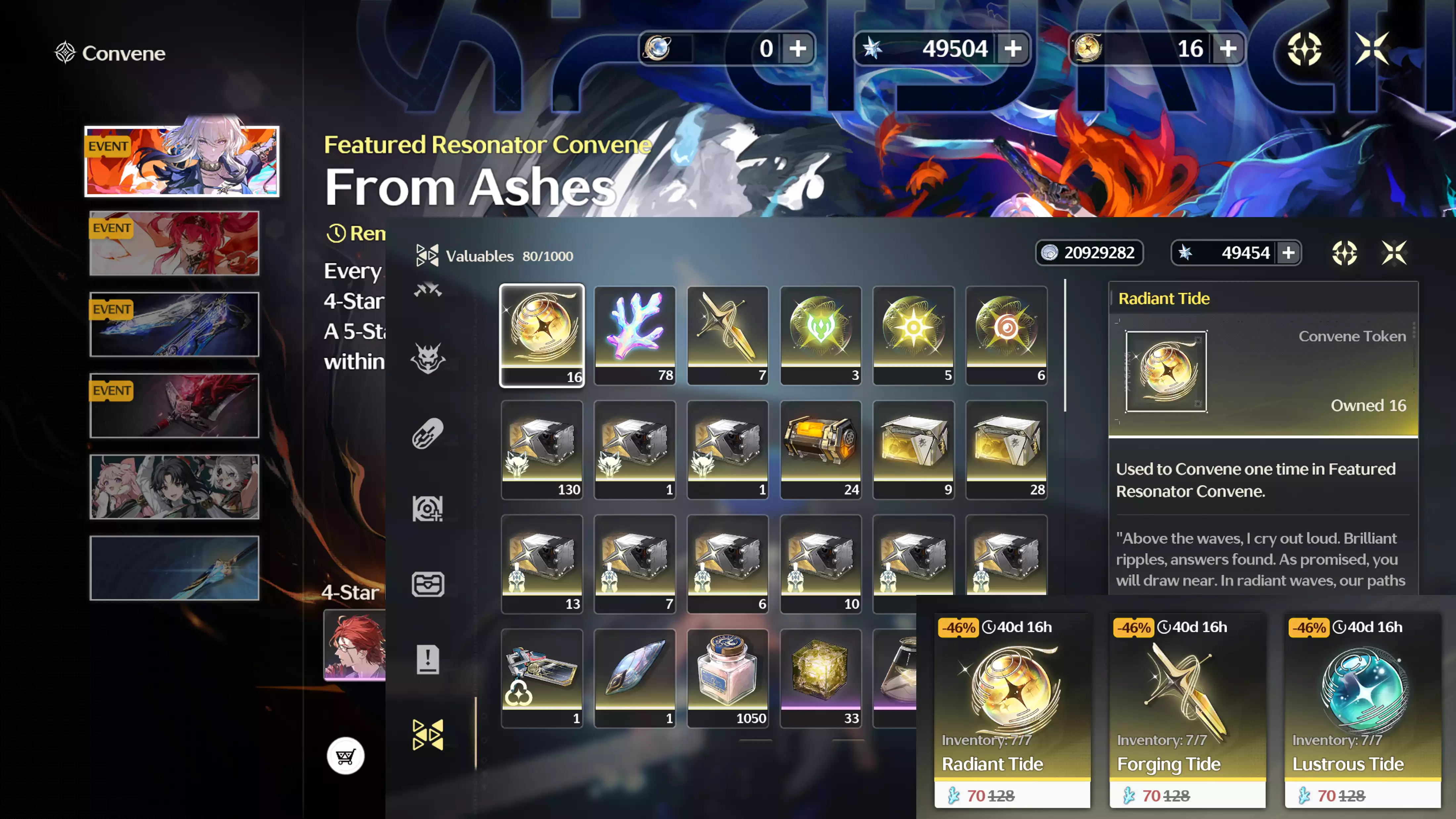The width and height of the screenshot is (1456, 819).
Task: Pick the glass jar item with 1050
Action: 727,678
